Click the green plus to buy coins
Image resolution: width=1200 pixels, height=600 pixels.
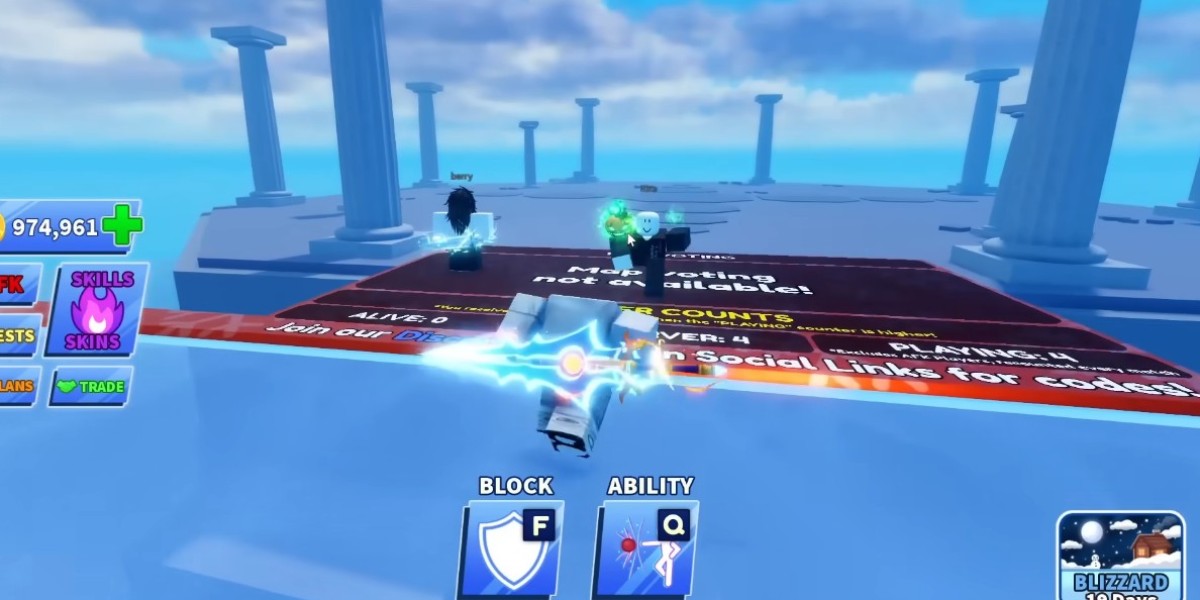(x=122, y=226)
